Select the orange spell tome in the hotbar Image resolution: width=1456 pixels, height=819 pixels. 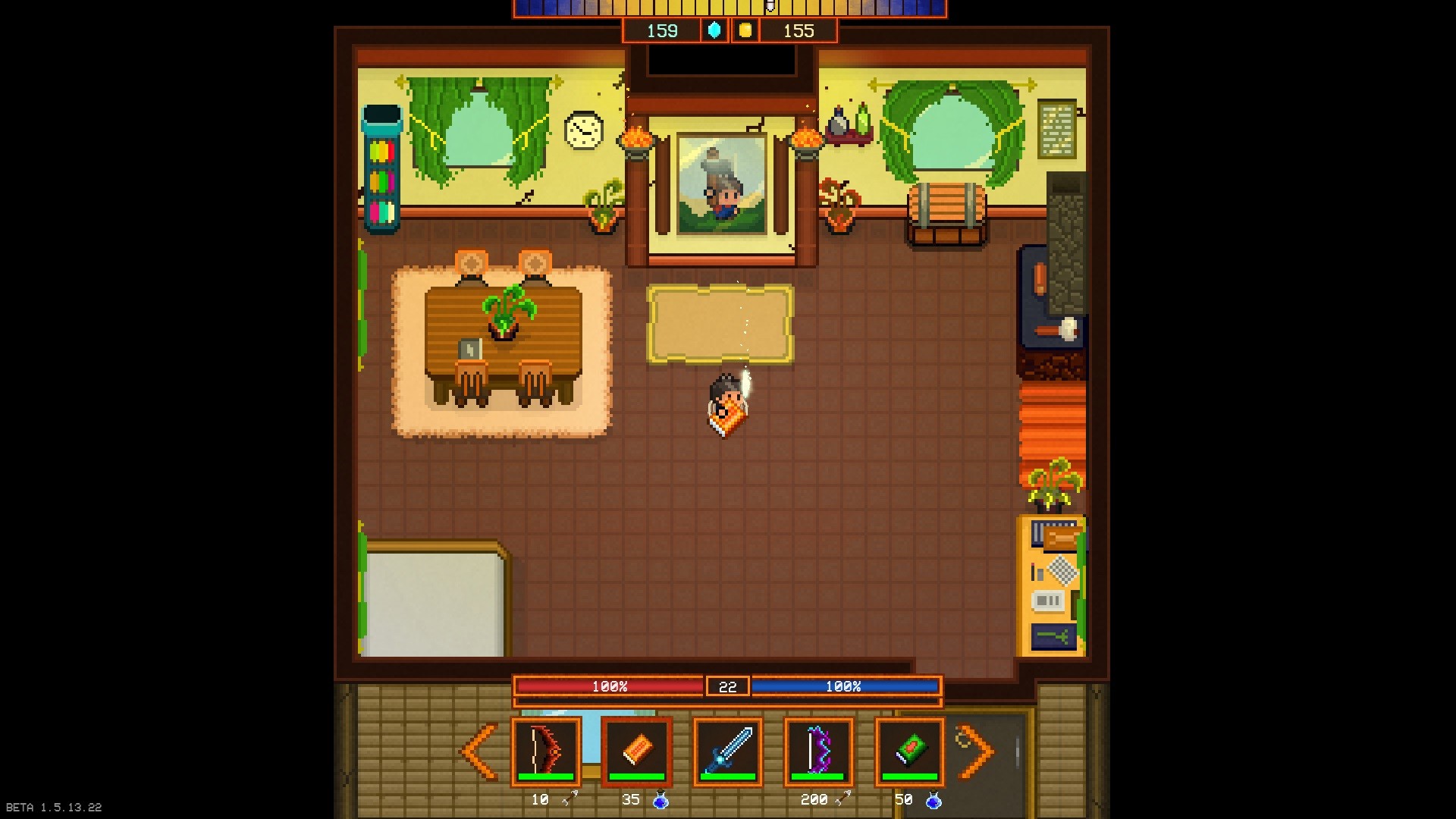pyautogui.click(x=637, y=751)
